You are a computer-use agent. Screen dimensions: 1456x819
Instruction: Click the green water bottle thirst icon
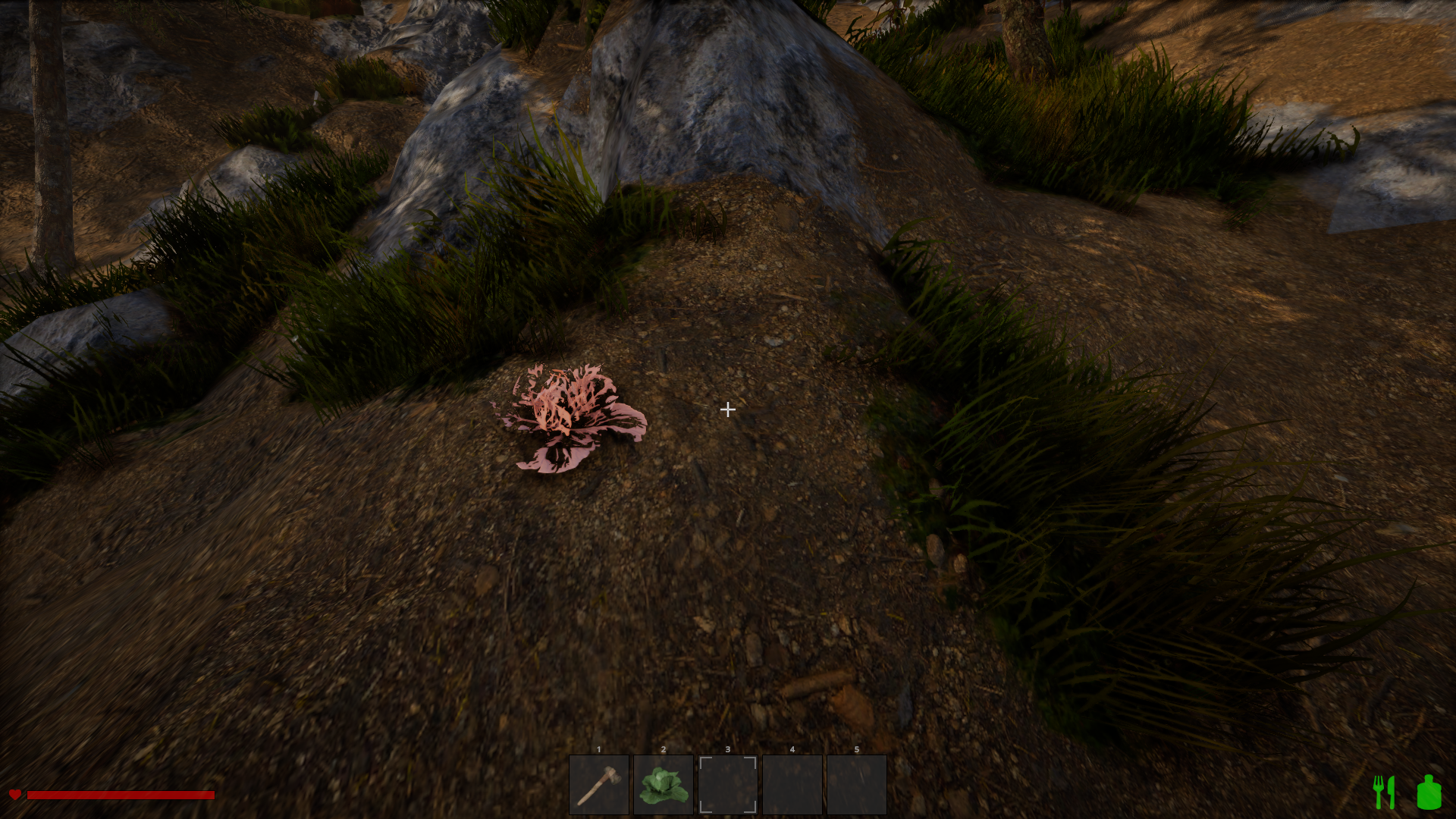1429,792
